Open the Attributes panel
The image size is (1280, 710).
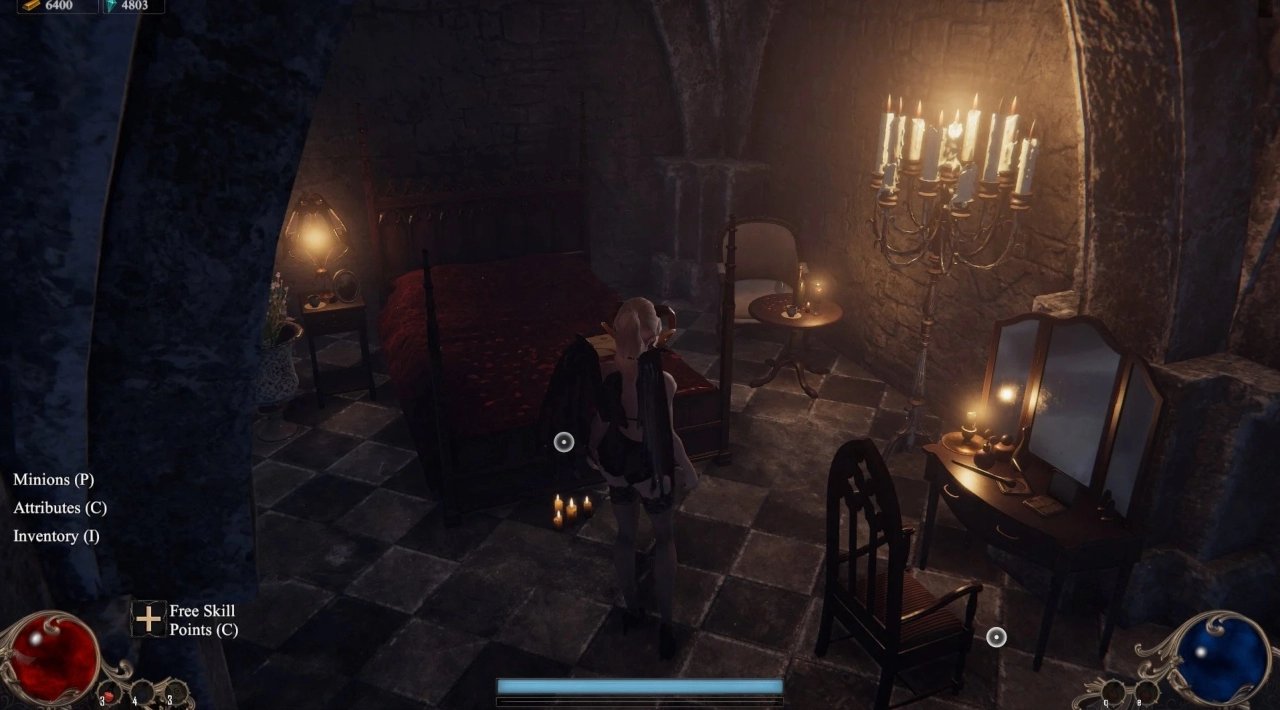click(60, 508)
